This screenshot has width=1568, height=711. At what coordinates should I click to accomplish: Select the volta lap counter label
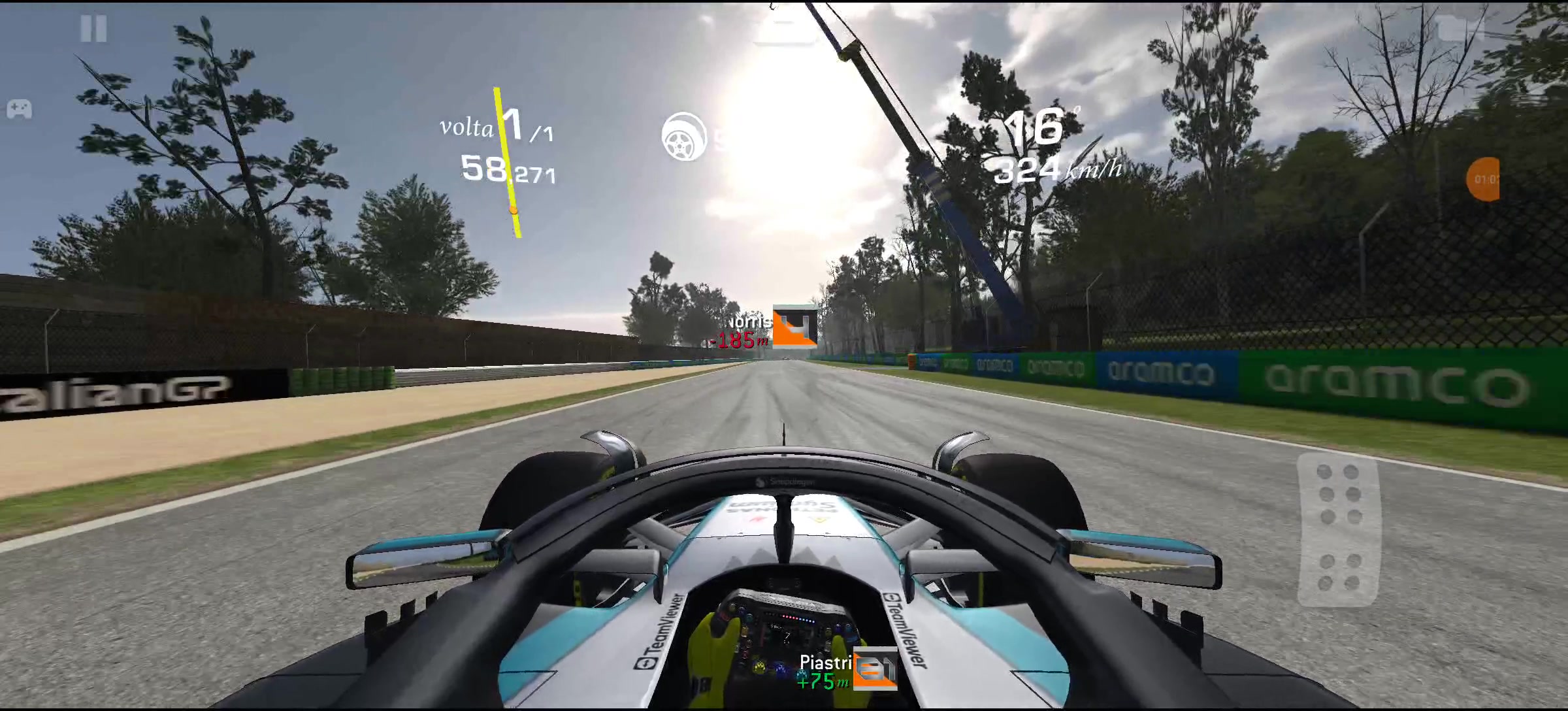466,128
